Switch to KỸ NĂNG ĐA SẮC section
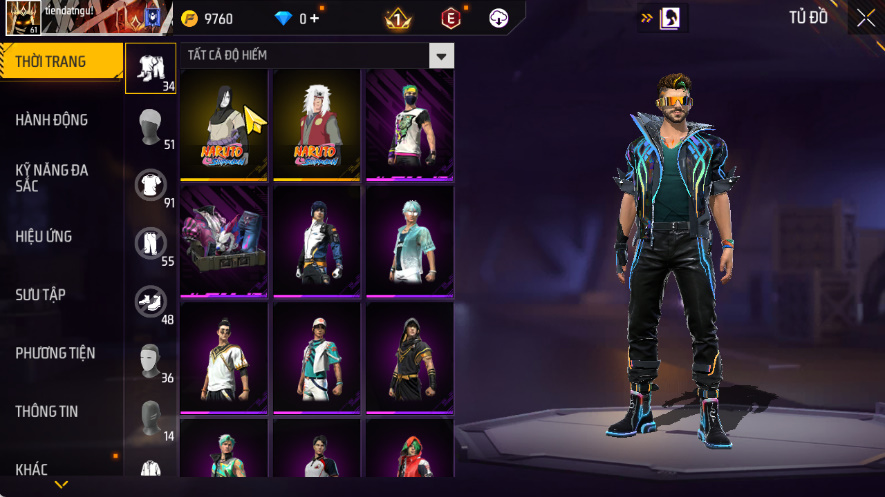The image size is (885, 497). [x=52, y=178]
